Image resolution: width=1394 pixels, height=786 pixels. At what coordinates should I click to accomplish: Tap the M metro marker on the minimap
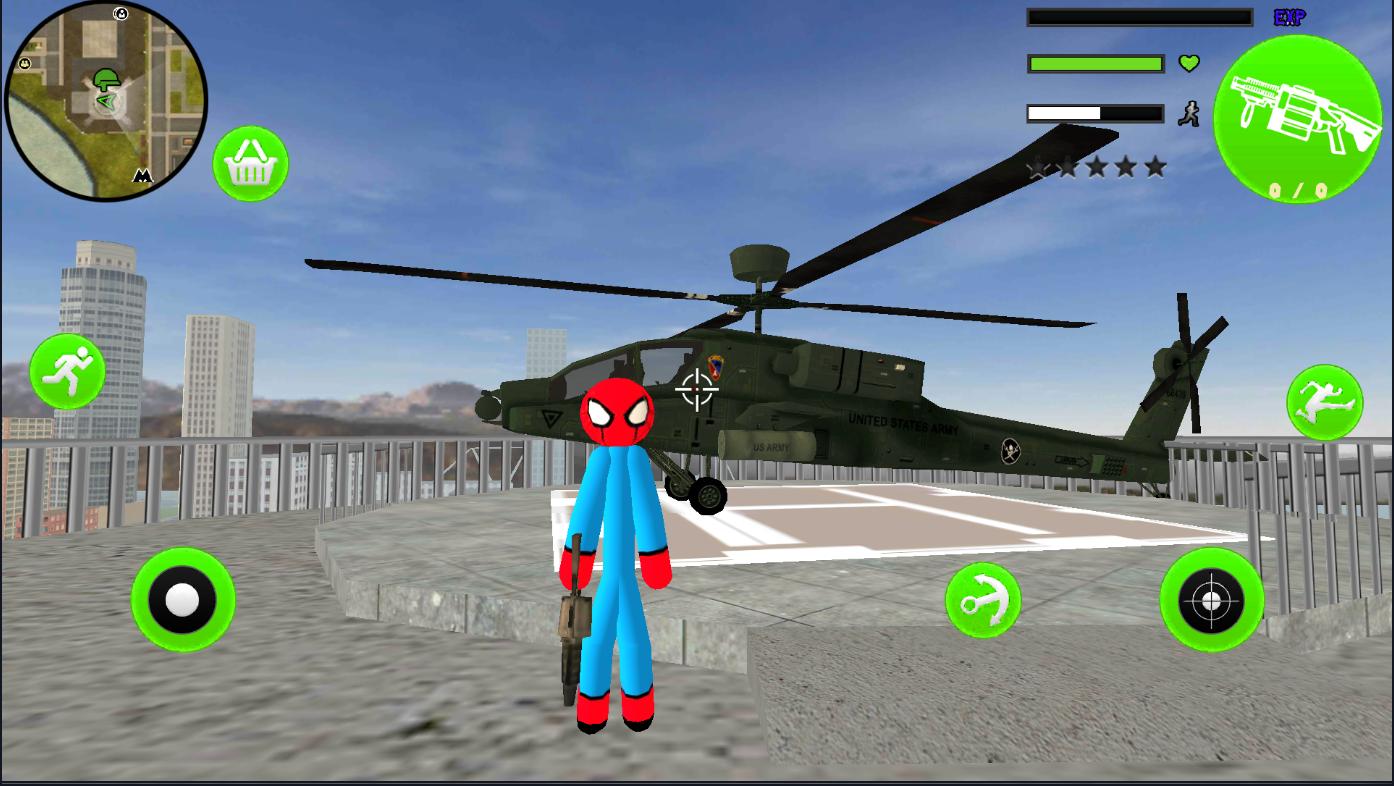141,176
